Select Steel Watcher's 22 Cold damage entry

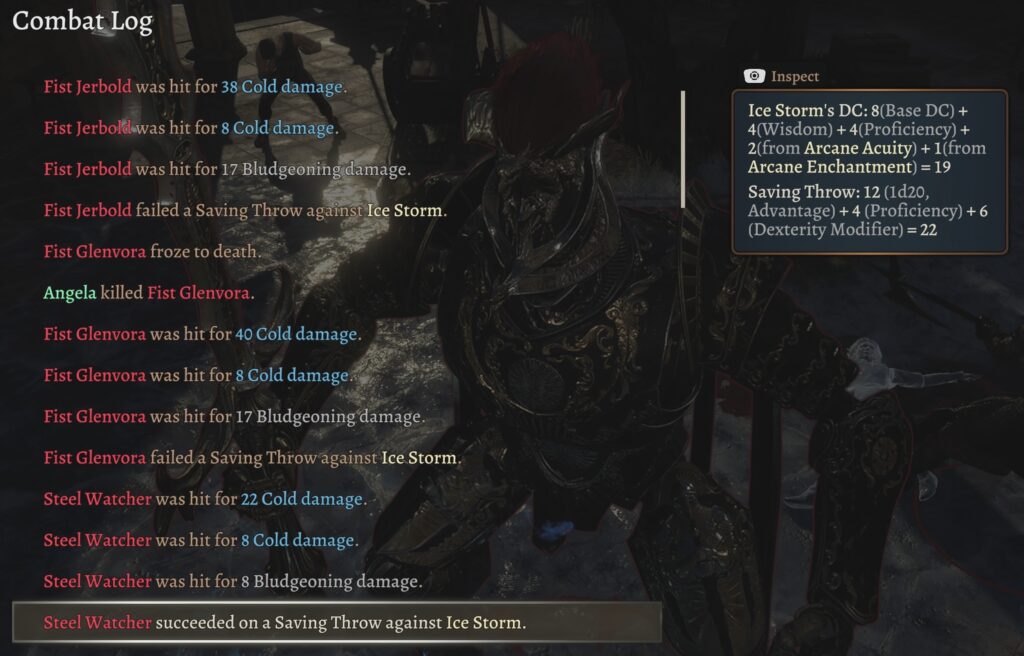point(205,499)
